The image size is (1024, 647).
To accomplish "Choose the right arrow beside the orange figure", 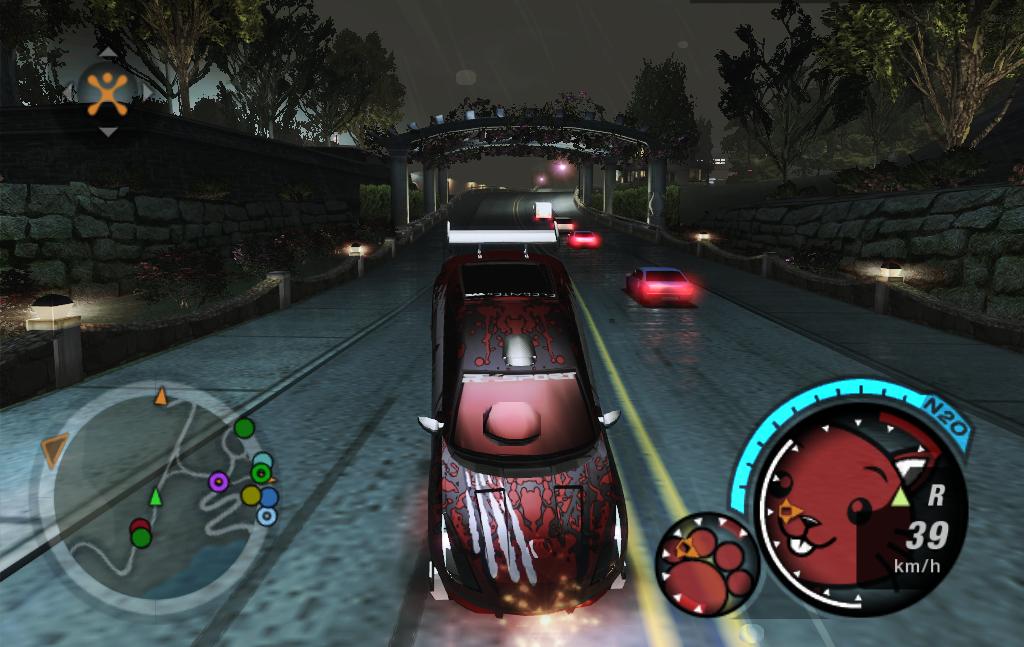I will (x=148, y=91).
